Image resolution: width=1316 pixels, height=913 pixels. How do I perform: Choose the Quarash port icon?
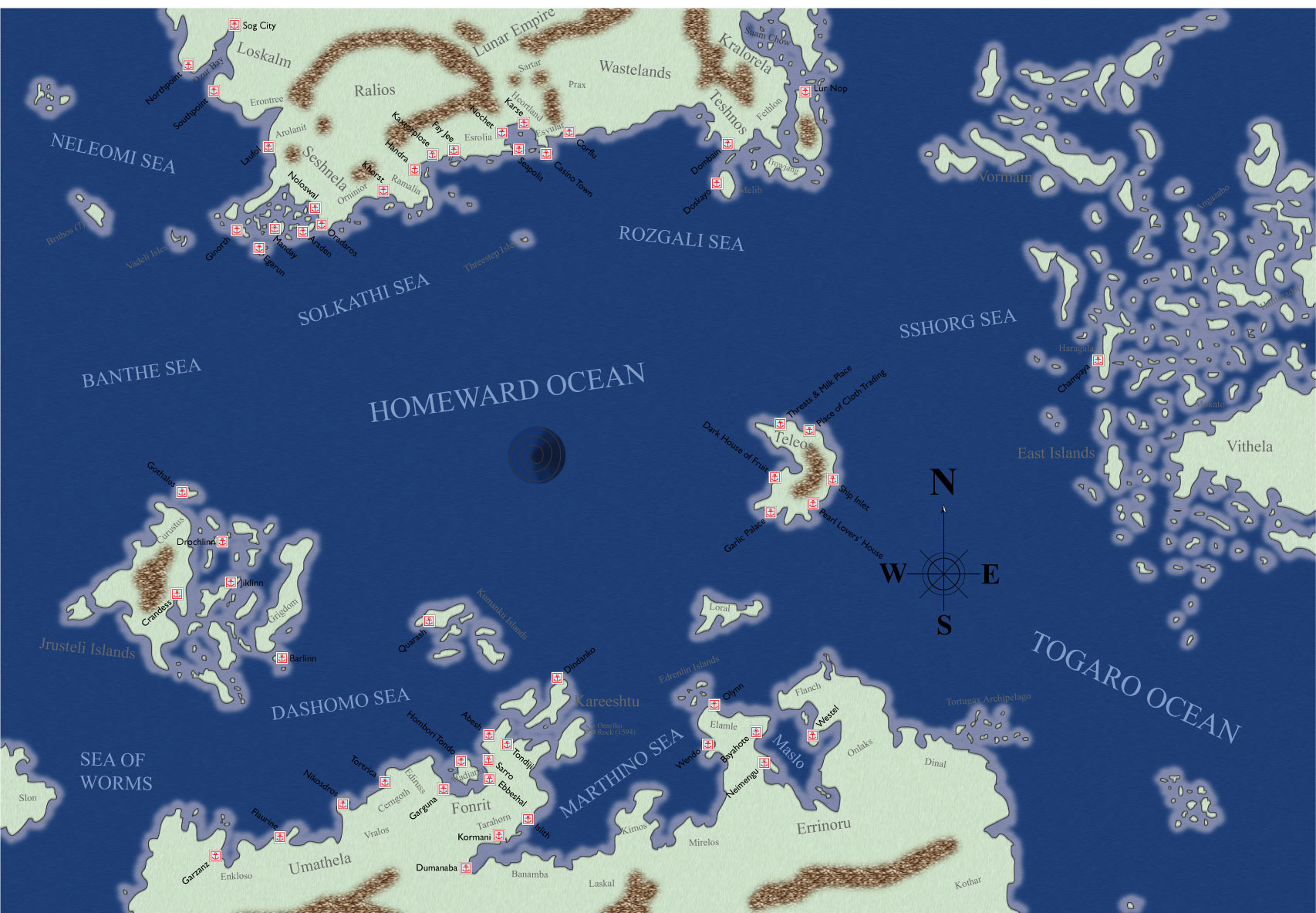pos(430,621)
